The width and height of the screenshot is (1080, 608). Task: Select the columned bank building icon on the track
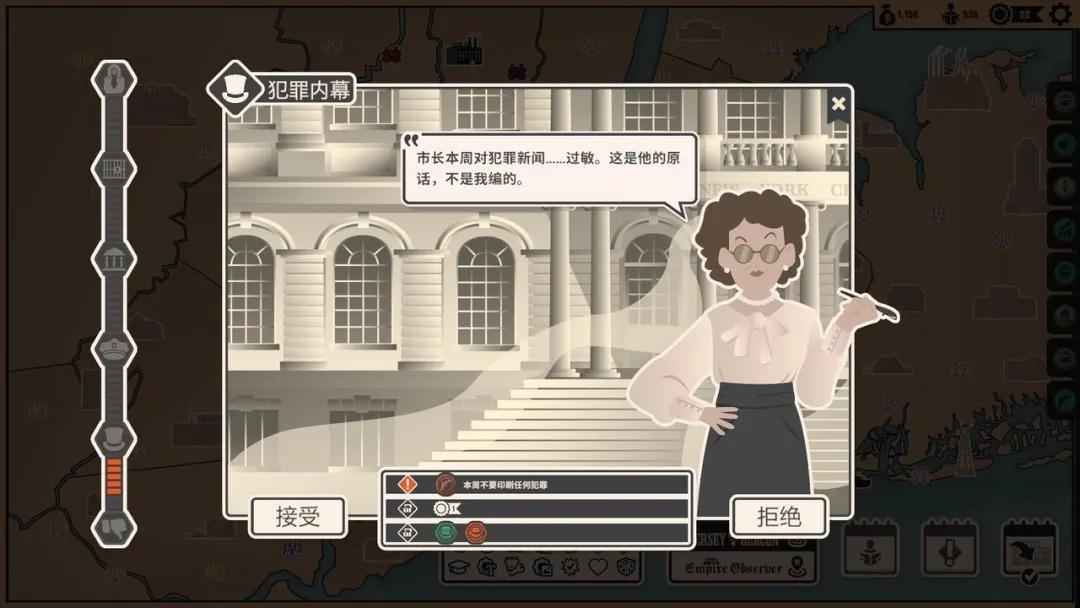click(114, 258)
